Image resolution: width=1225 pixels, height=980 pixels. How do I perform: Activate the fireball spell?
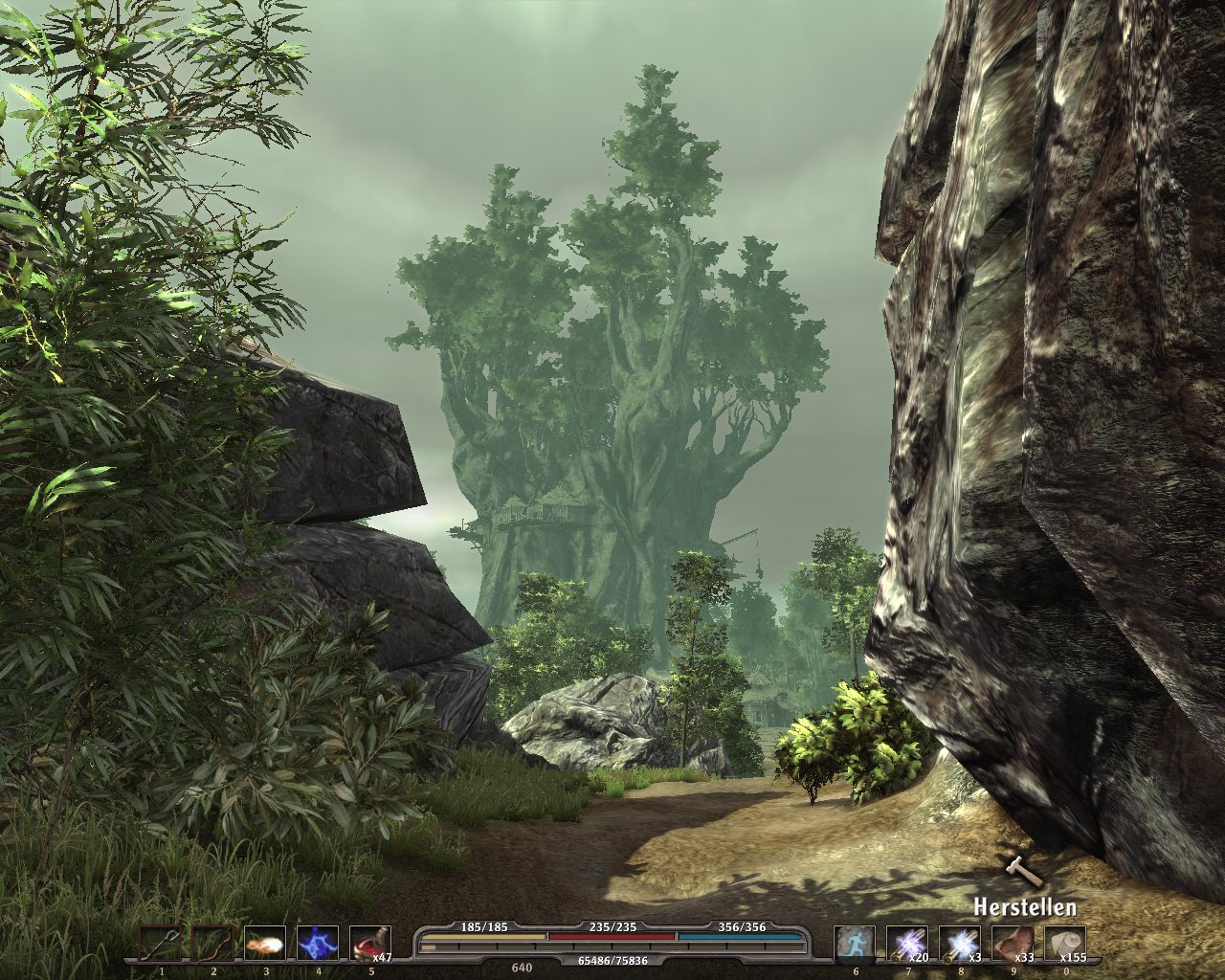(x=265, y=944)
